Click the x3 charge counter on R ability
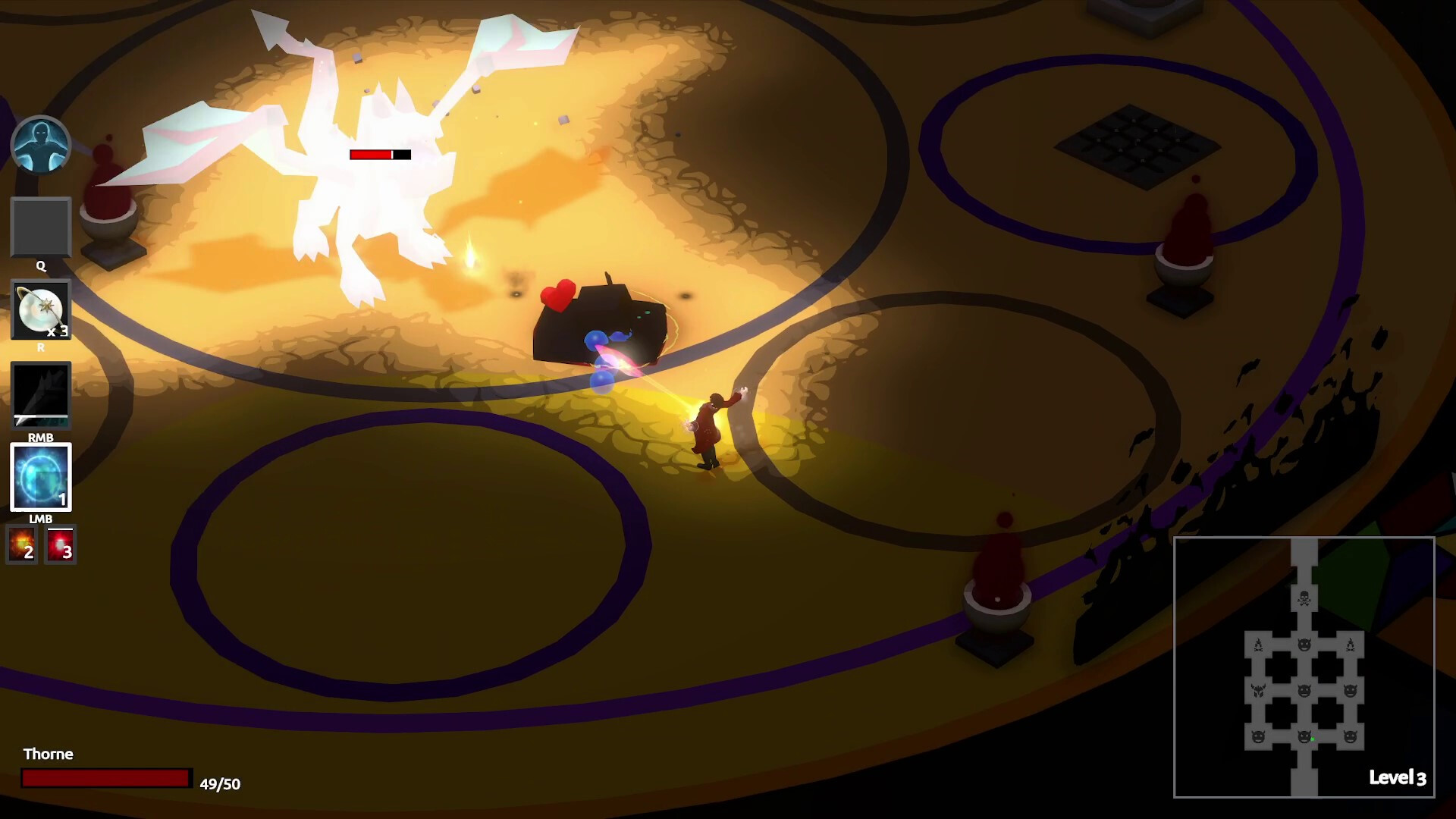 (x=59, y=331)
